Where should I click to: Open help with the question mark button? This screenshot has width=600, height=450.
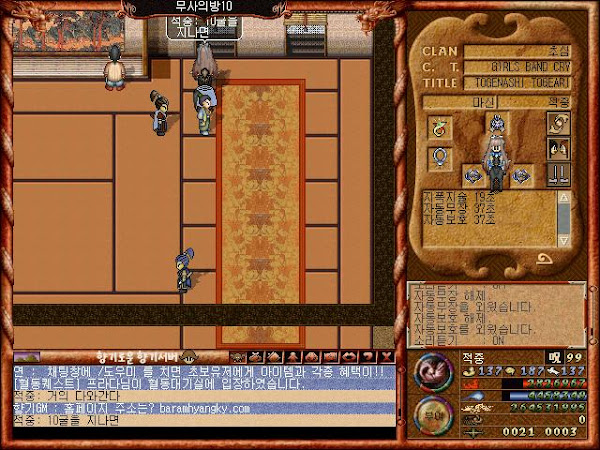click(371, 356)
